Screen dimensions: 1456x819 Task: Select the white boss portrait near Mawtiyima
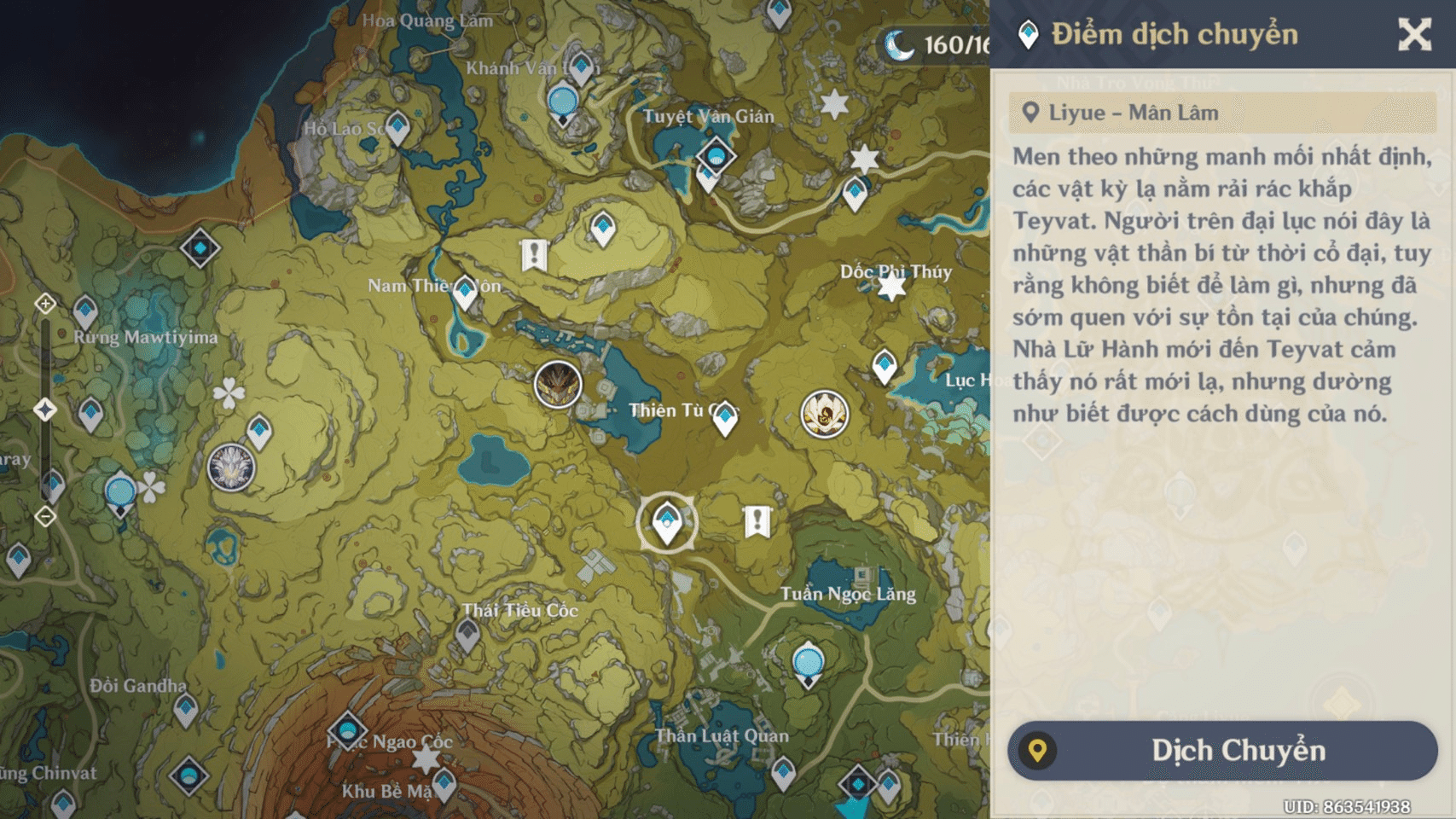point(231,468)
